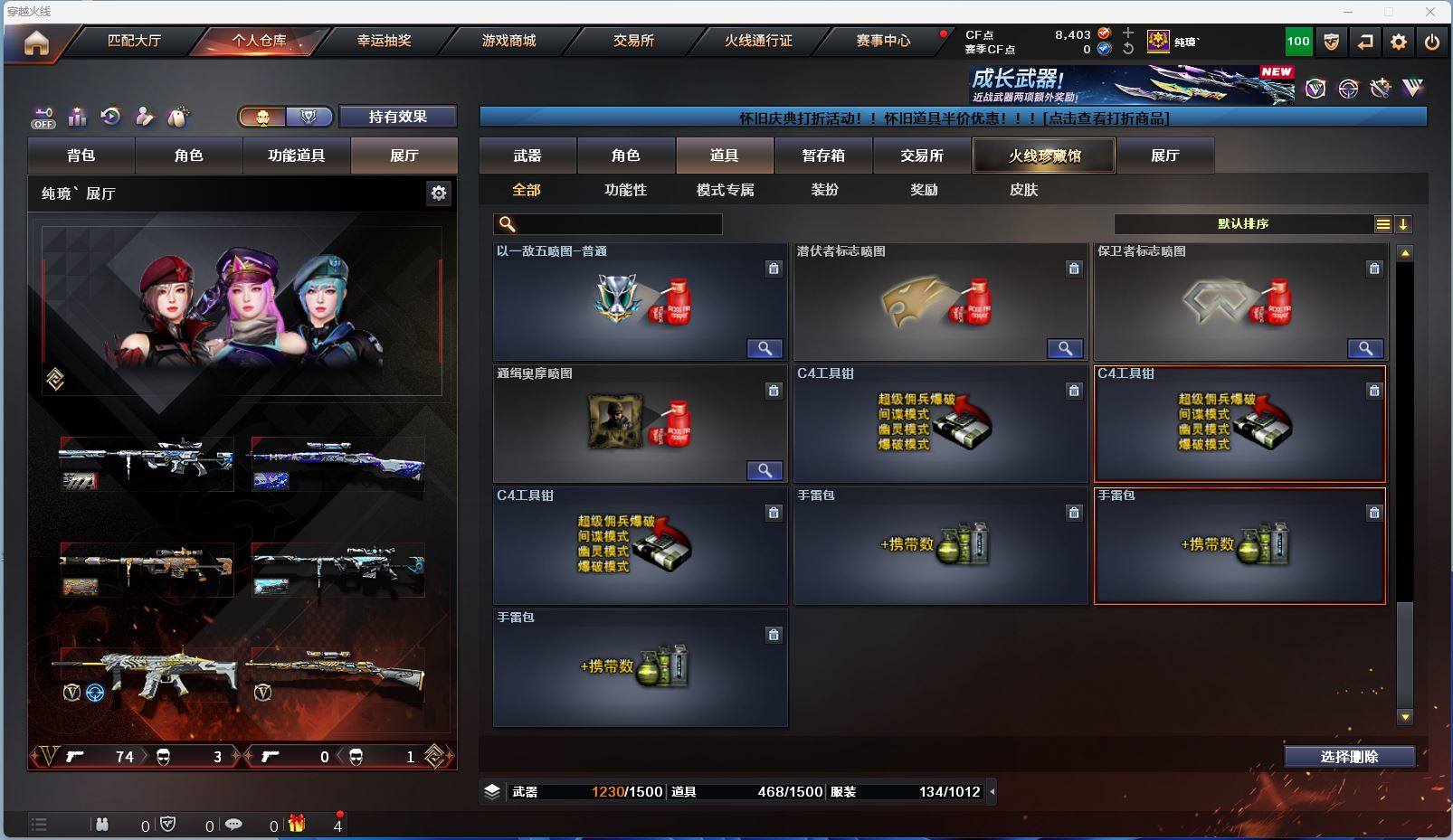The height and width of the screenshot is (840, 1453).
Task: Click the power quit button
Action: (x=1432, y=42)
